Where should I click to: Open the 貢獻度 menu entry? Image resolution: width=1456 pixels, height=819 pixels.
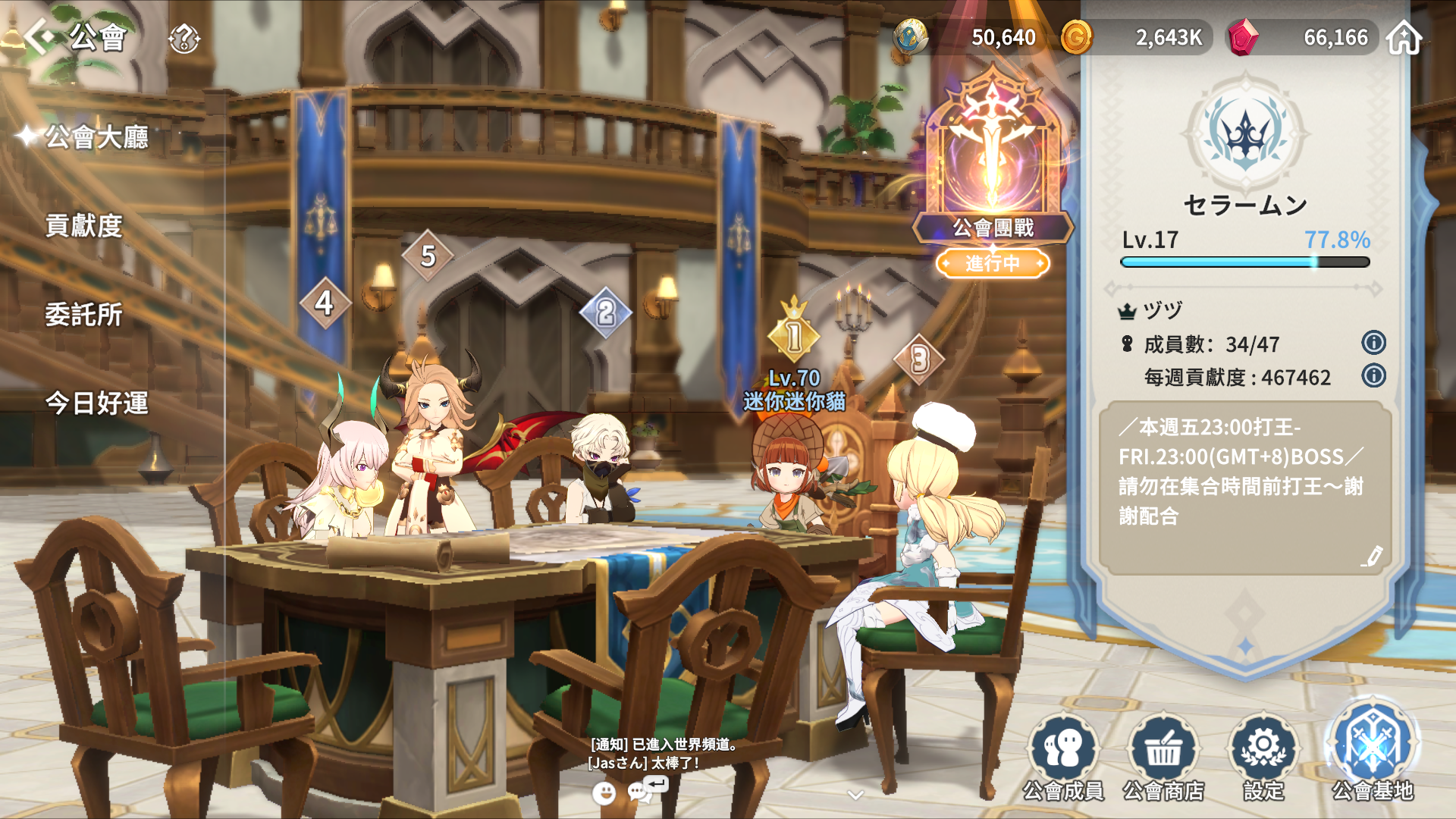[x=83, y=226]
